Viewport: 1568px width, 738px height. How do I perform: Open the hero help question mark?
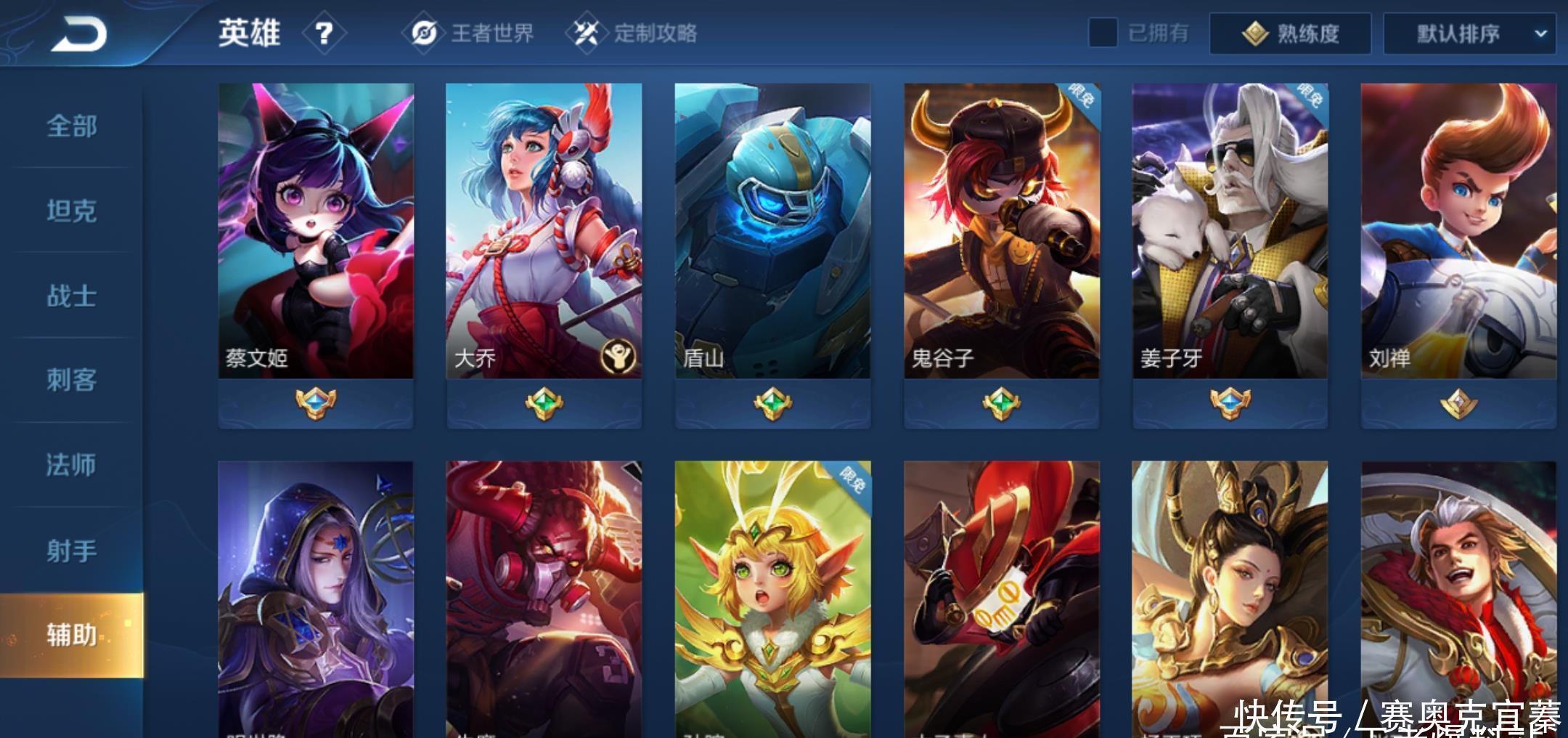click(324, 33)
